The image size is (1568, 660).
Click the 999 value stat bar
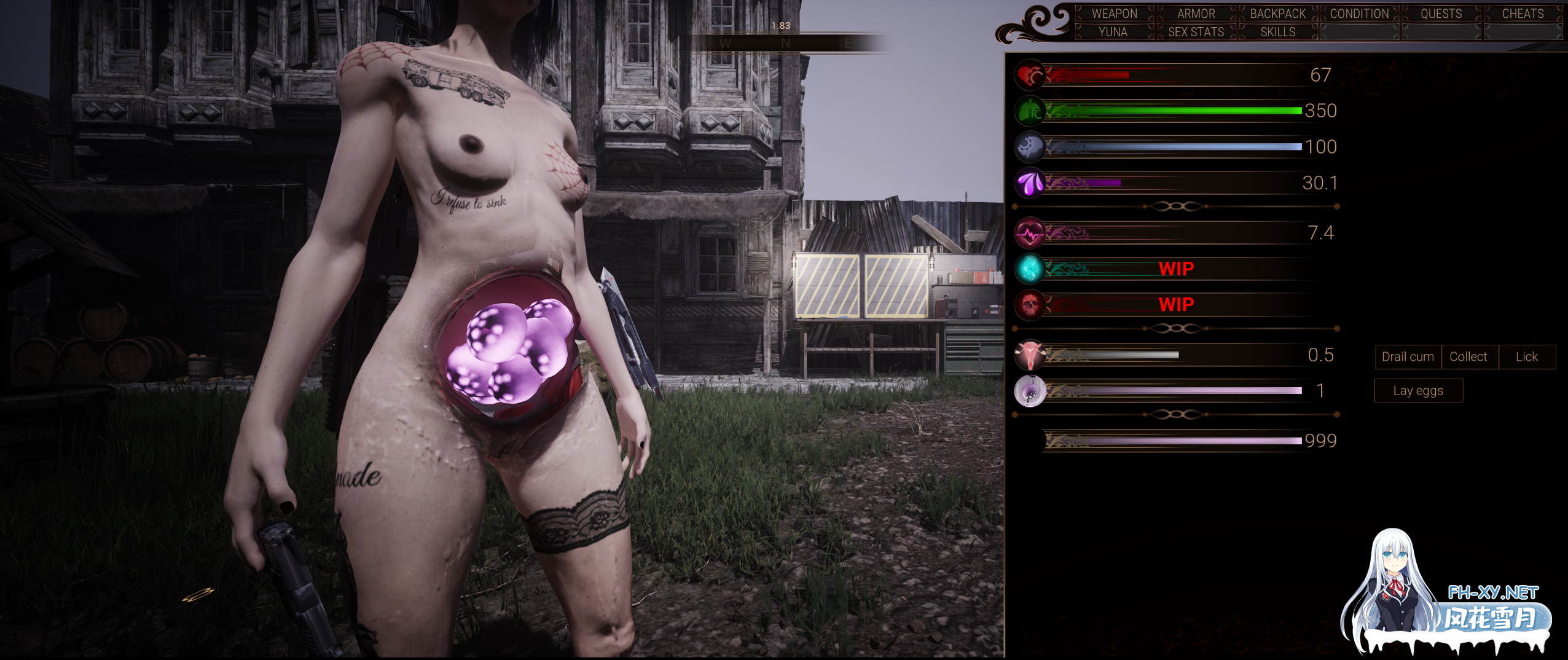(x=1167, y=441)
